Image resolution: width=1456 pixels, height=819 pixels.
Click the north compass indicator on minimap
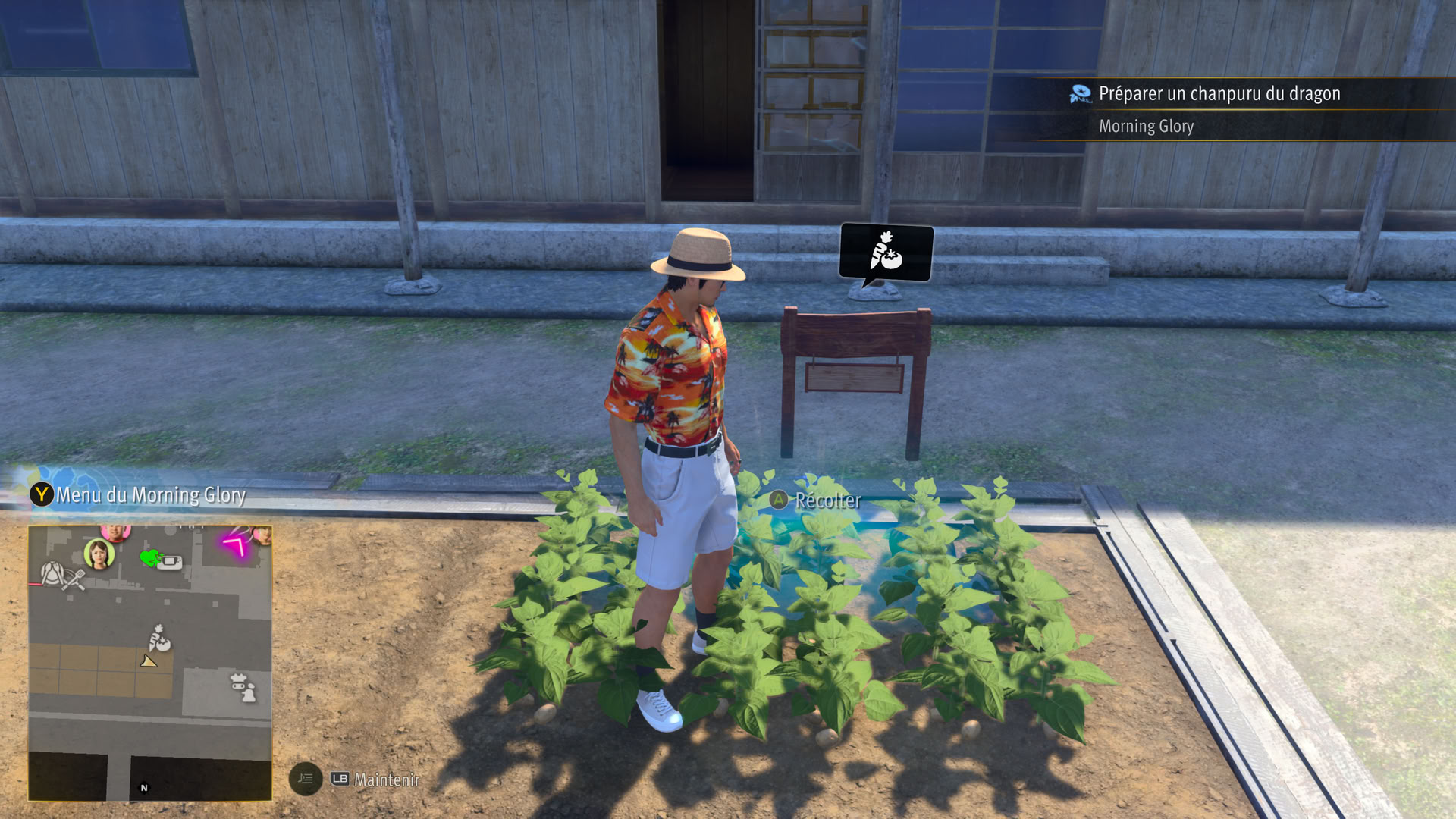tap(144, 788)
